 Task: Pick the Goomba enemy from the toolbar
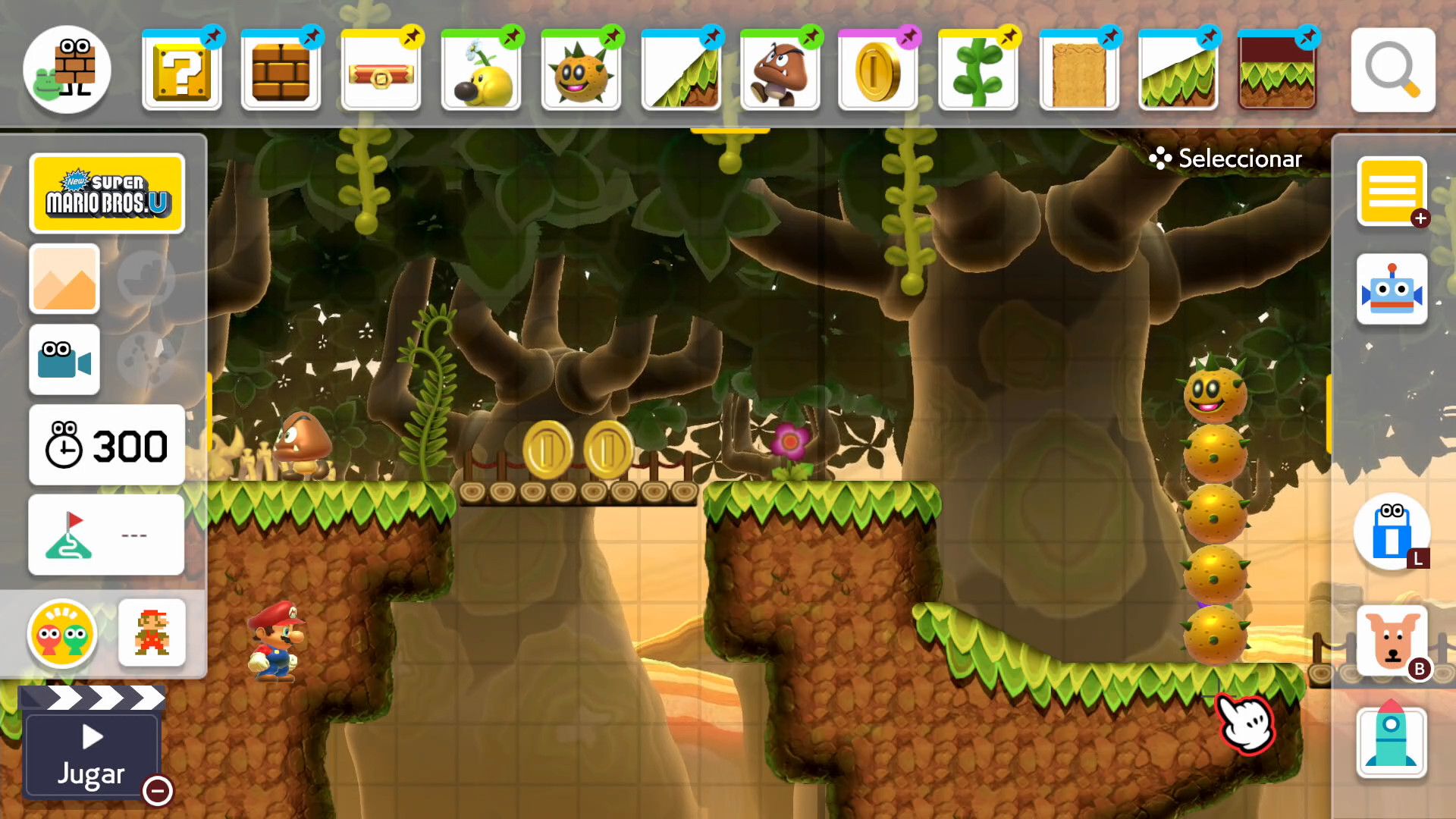click(781, 71)
